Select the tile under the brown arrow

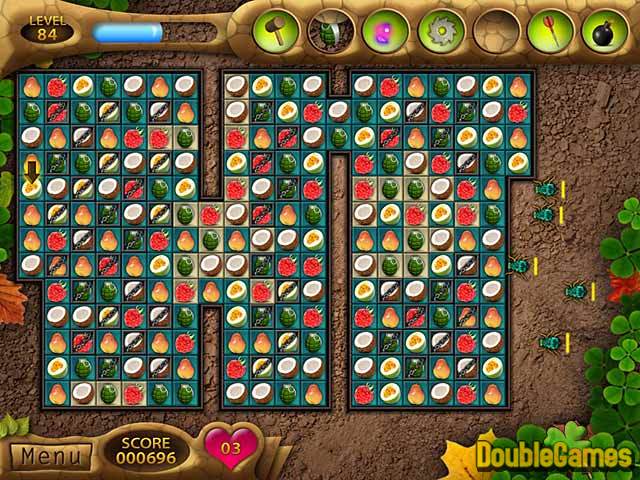[32, 187]
